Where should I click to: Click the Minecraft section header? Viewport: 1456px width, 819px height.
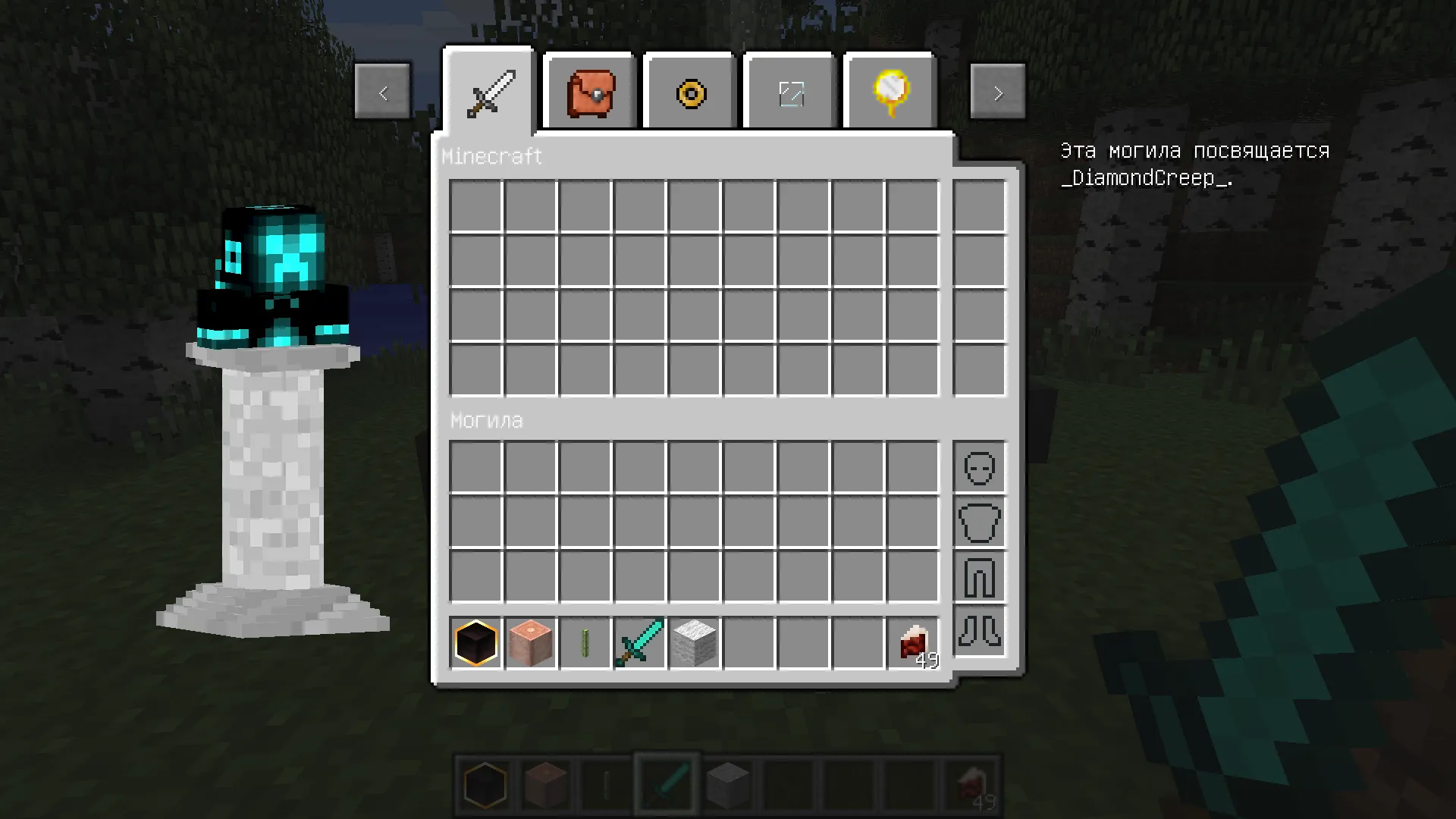pos(492,156)
